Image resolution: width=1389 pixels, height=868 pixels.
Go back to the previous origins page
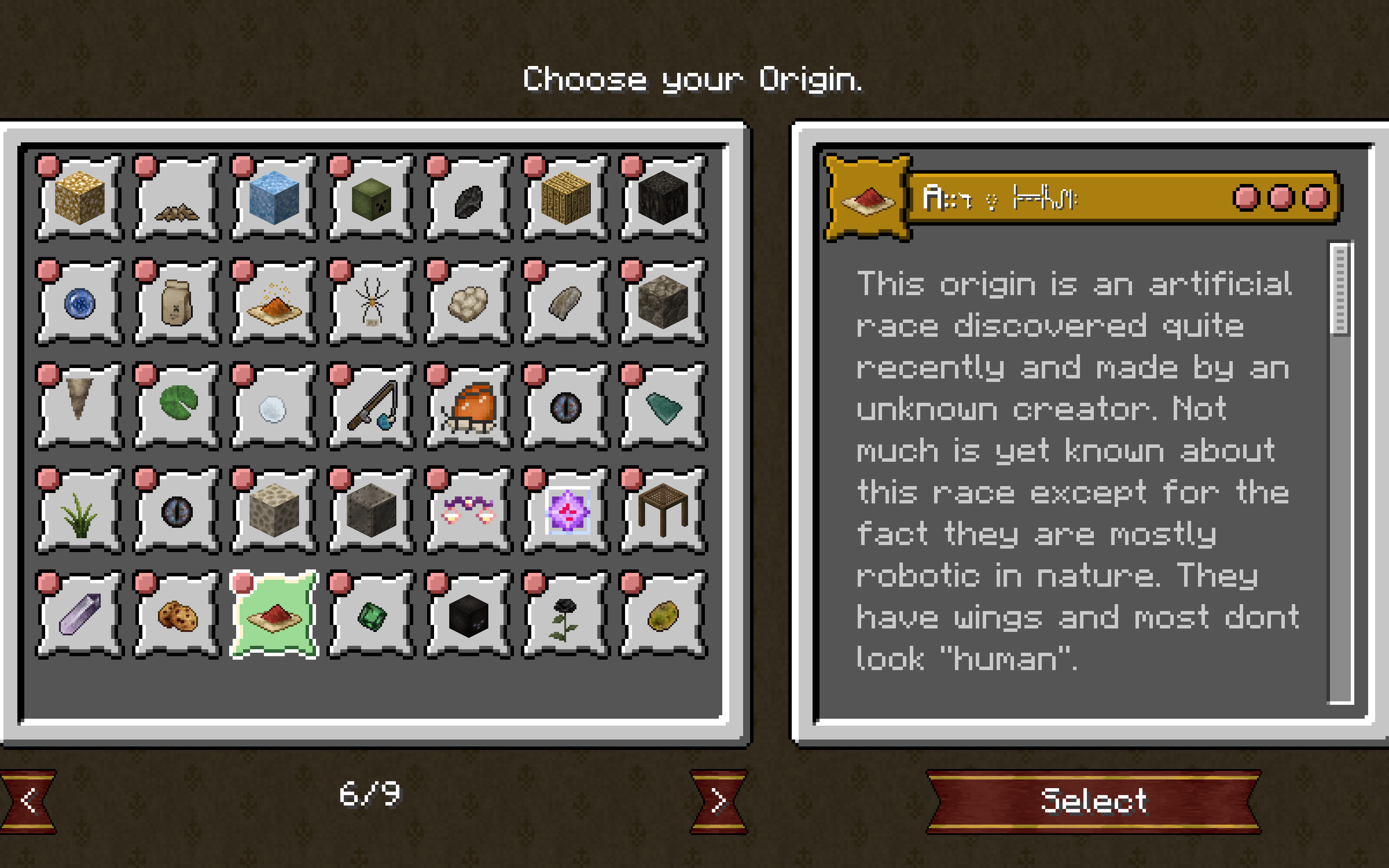(x=29, y=801)
